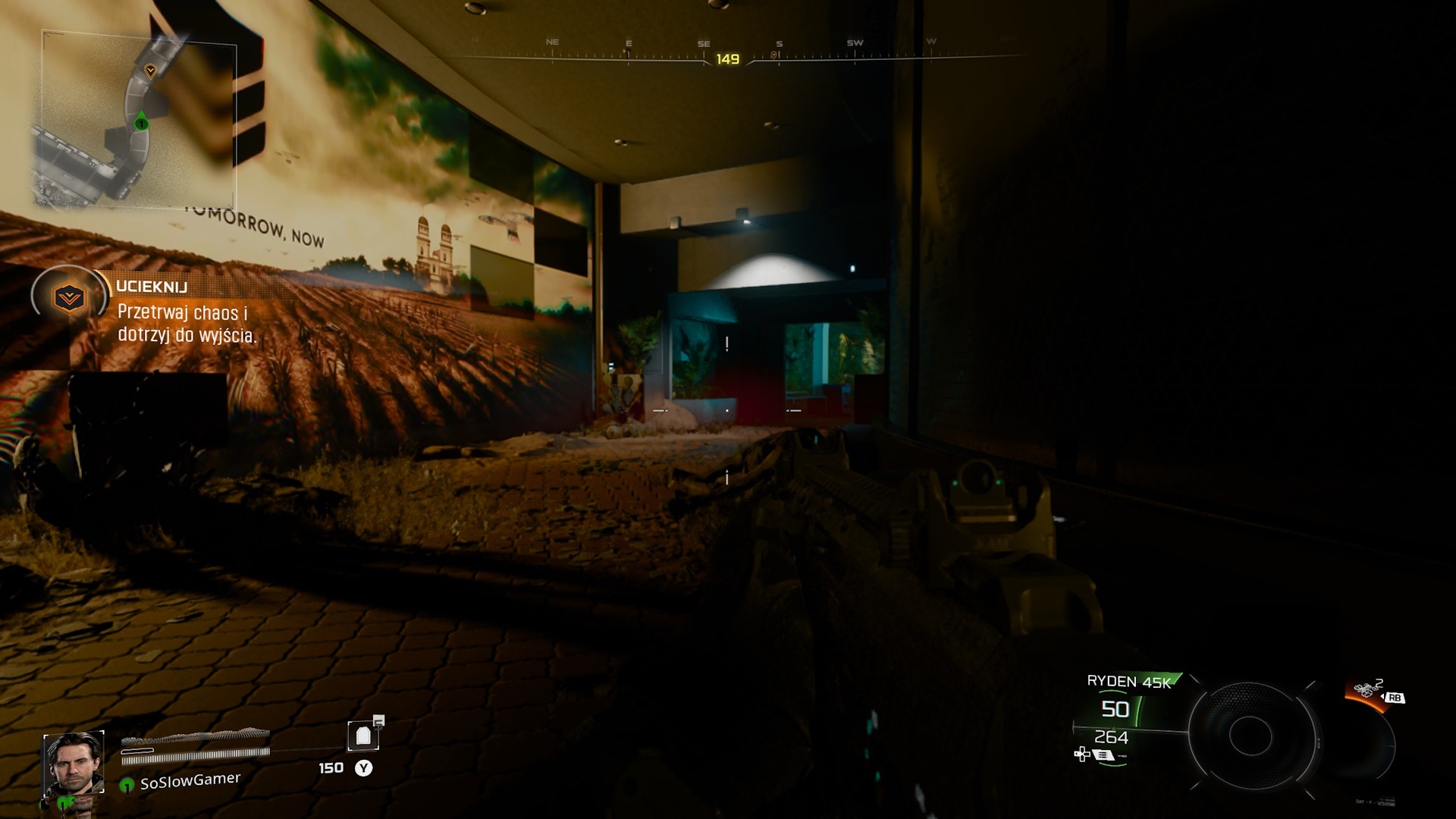Image resolution: width=1456 pixels, height=819 pixels.
Task: Activate the drone equipment icon
Action: pos(1364,689)
